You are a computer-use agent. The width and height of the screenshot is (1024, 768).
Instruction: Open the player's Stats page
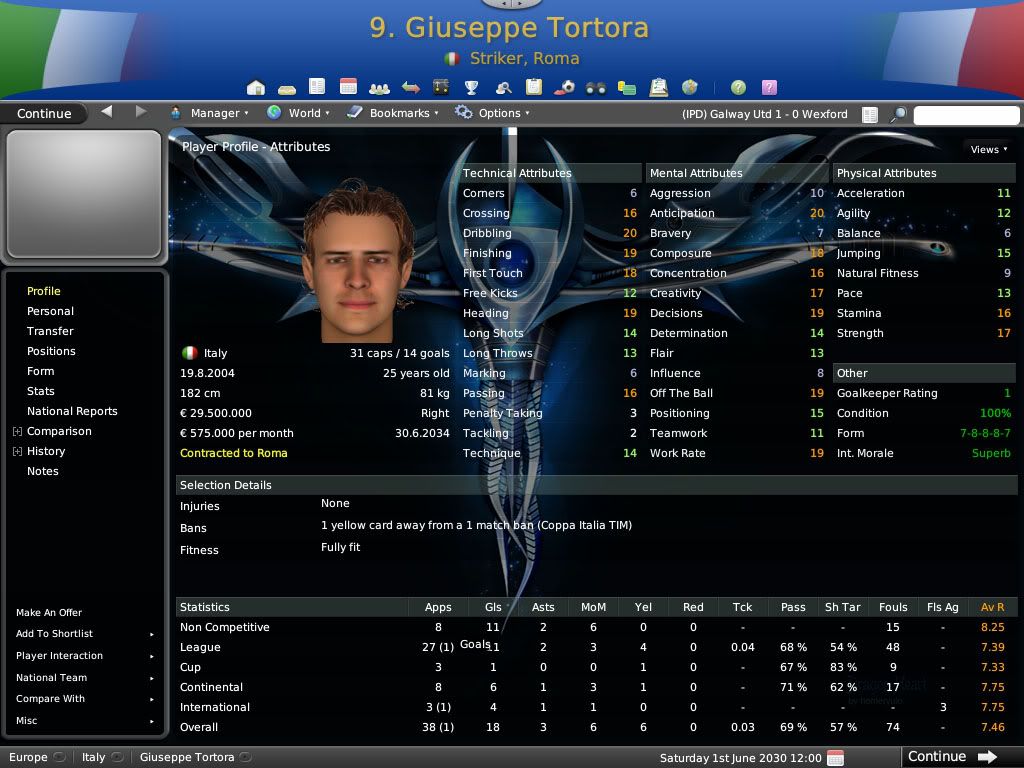[x=41, y=391]
